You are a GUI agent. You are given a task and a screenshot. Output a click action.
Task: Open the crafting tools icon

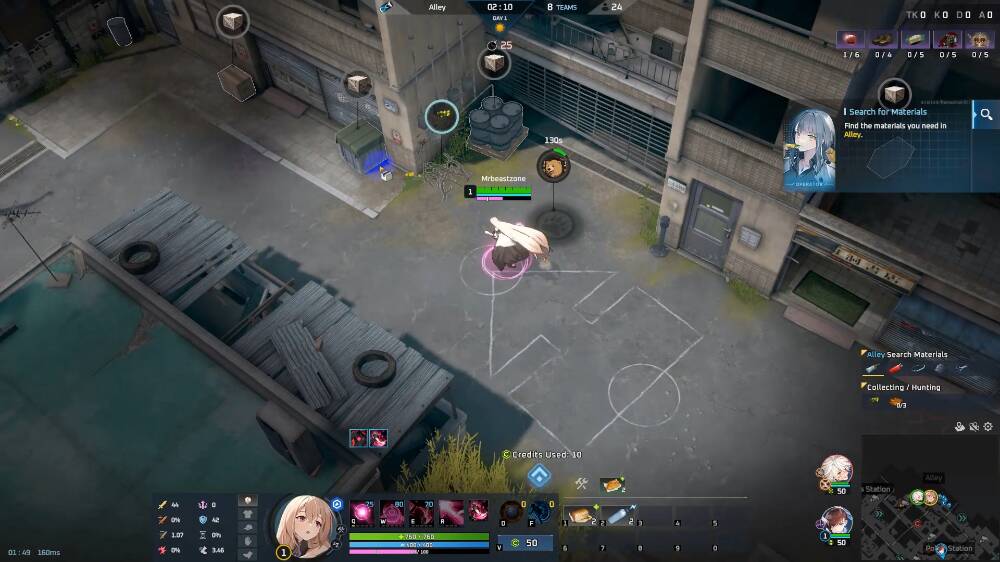(581, 484)
